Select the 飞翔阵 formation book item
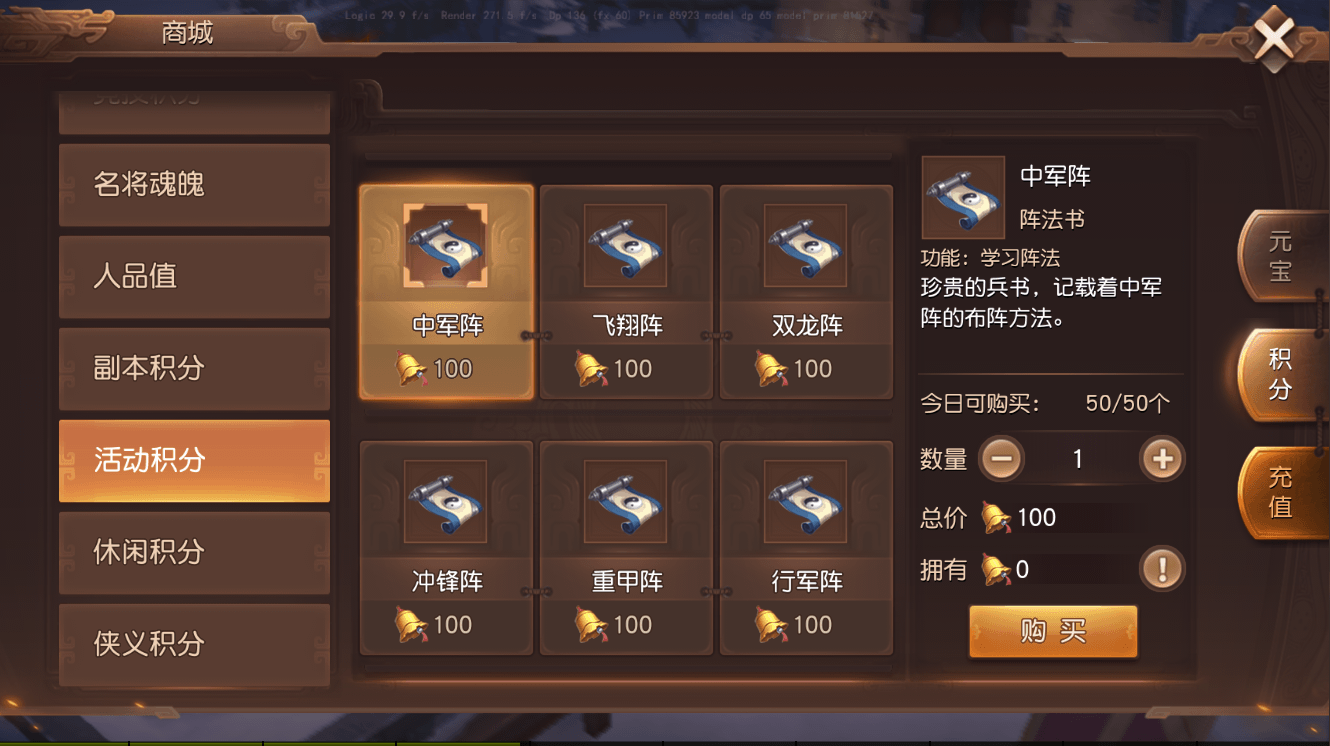This screenshot has width=1330, height=746. pyautogui.click(x=626, y=290)
